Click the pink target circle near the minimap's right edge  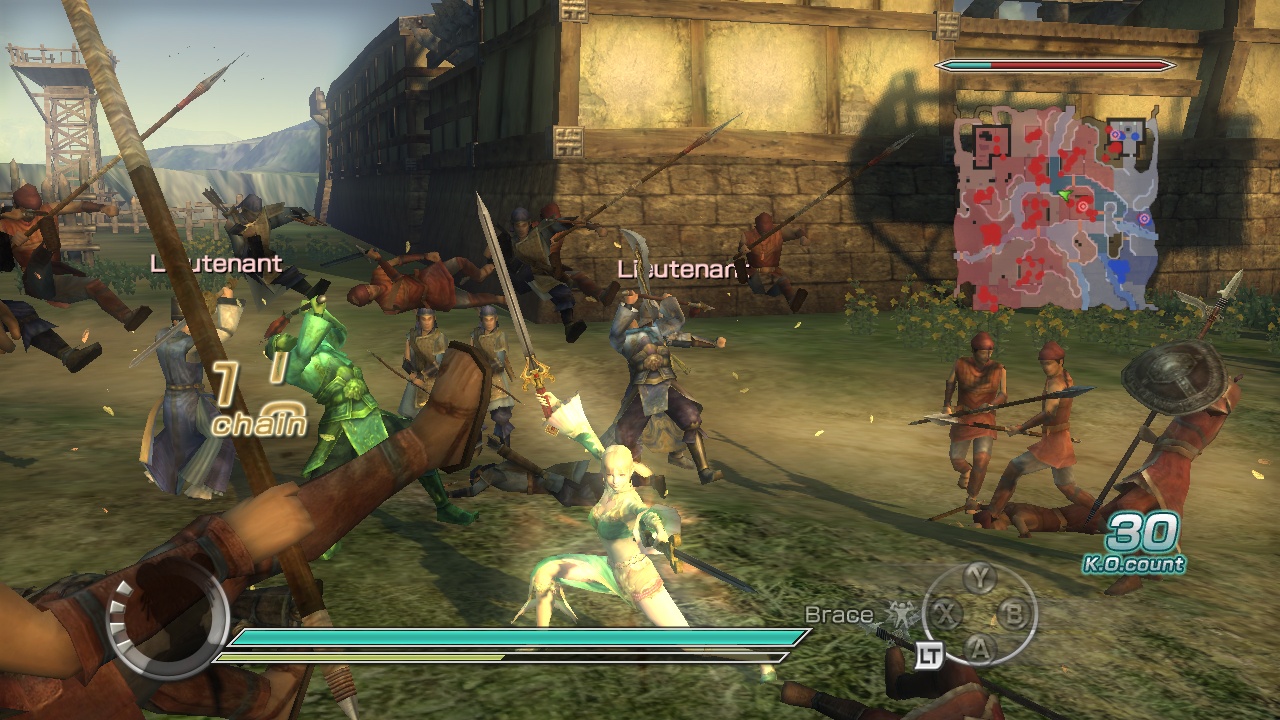coord(1144,218)
